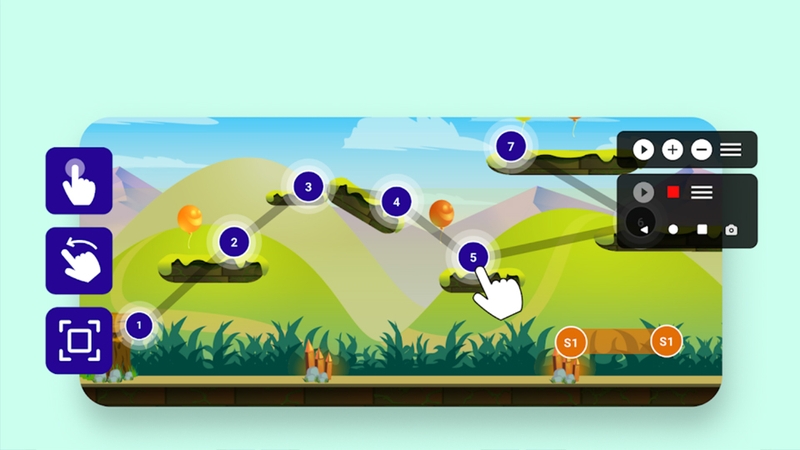
Task: Select click point marker 5
Action: (x=473, y=258)
